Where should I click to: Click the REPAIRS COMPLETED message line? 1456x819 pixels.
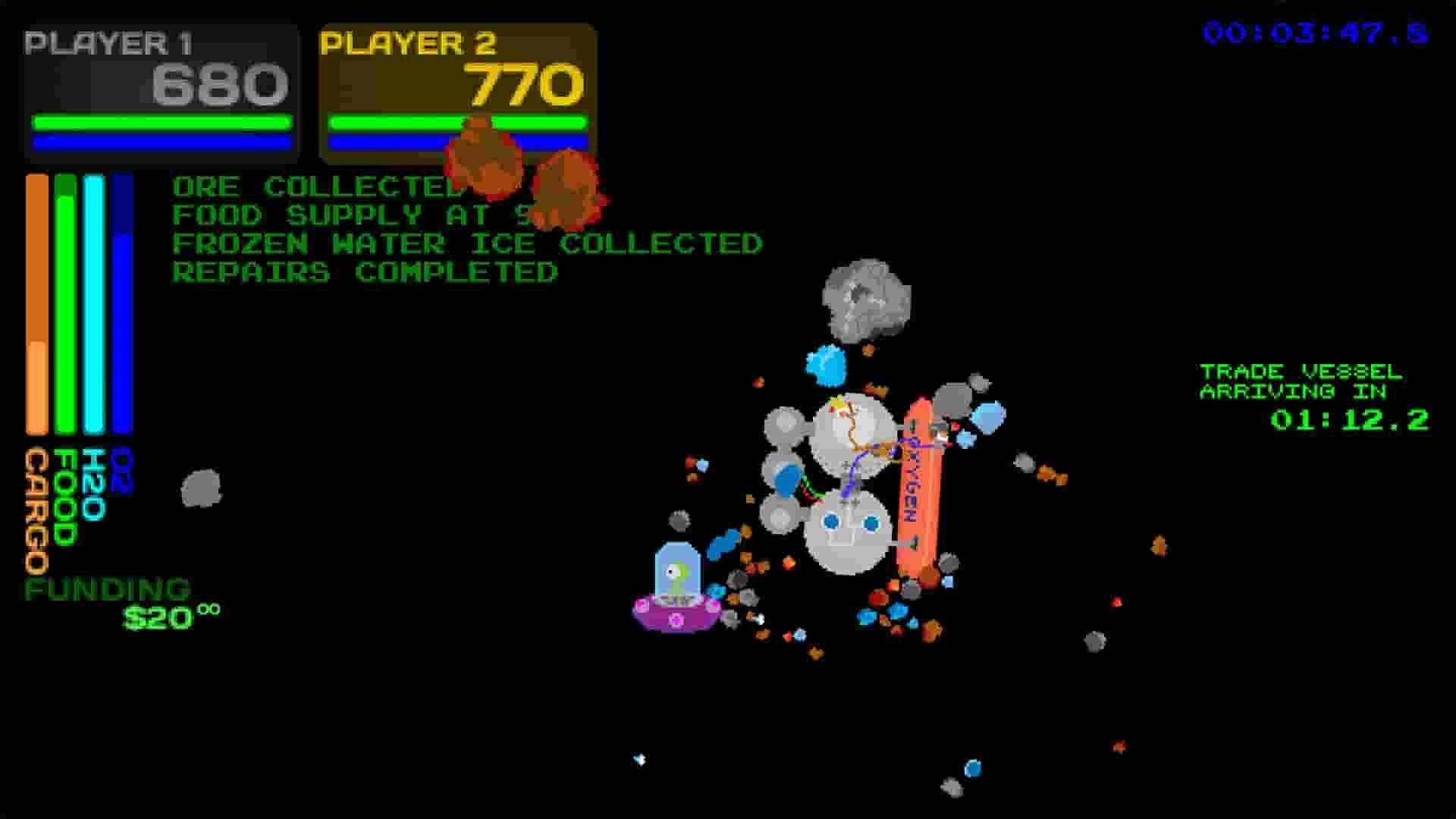366,271
